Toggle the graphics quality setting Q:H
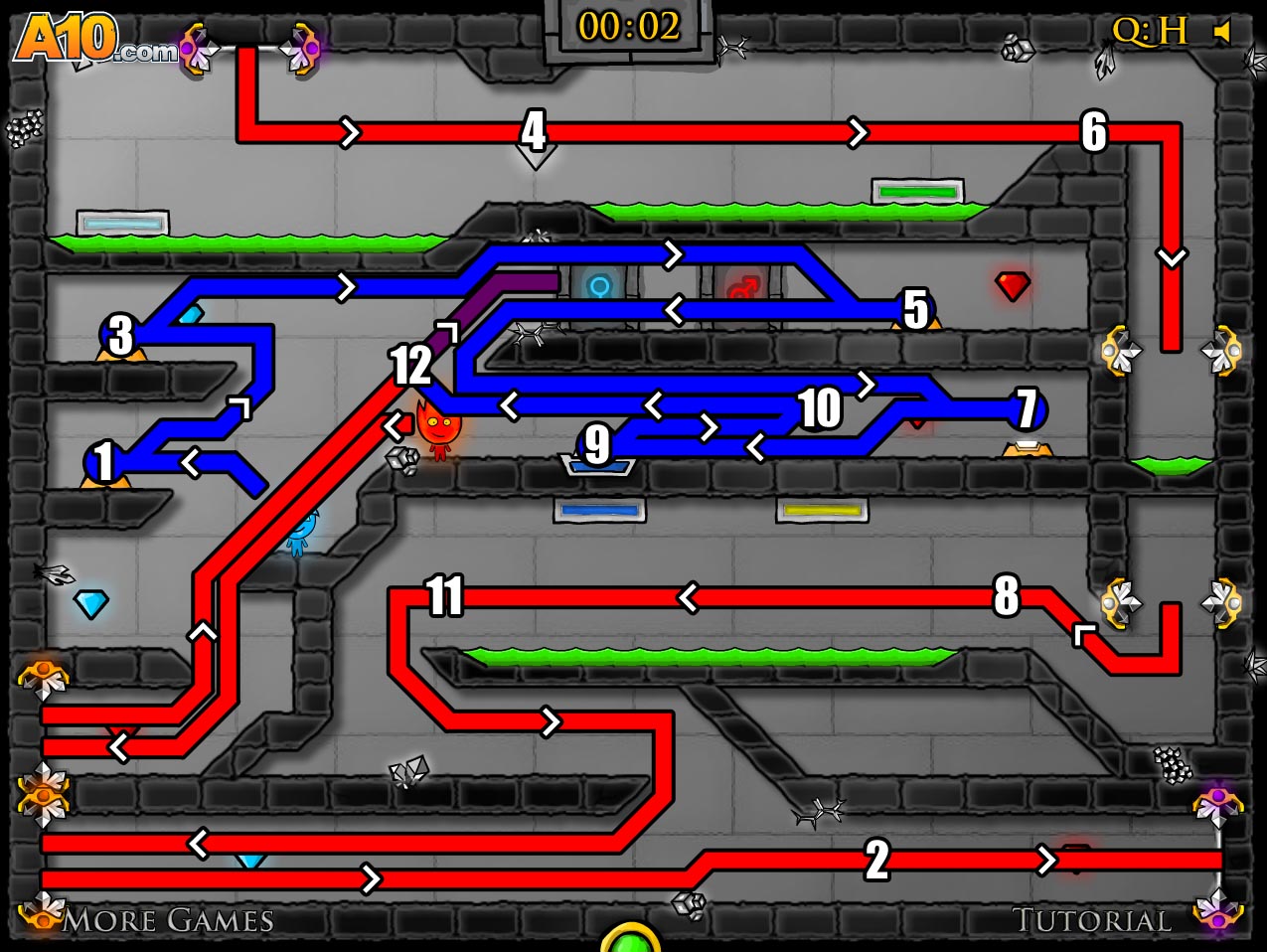The image size is (1267, 952). click(1150, 32)
